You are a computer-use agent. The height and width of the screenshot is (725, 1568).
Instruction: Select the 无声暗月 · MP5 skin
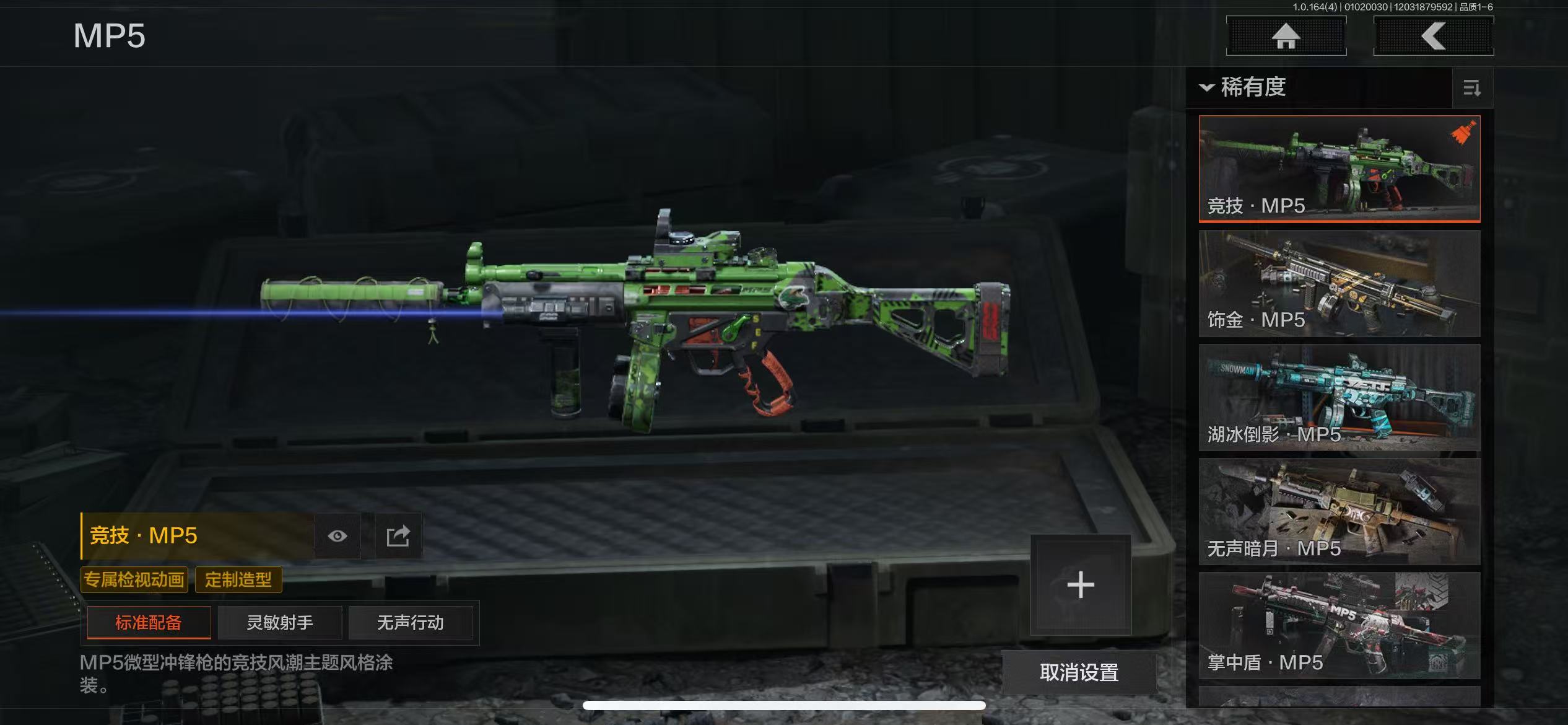click(x=1339, y=512)
